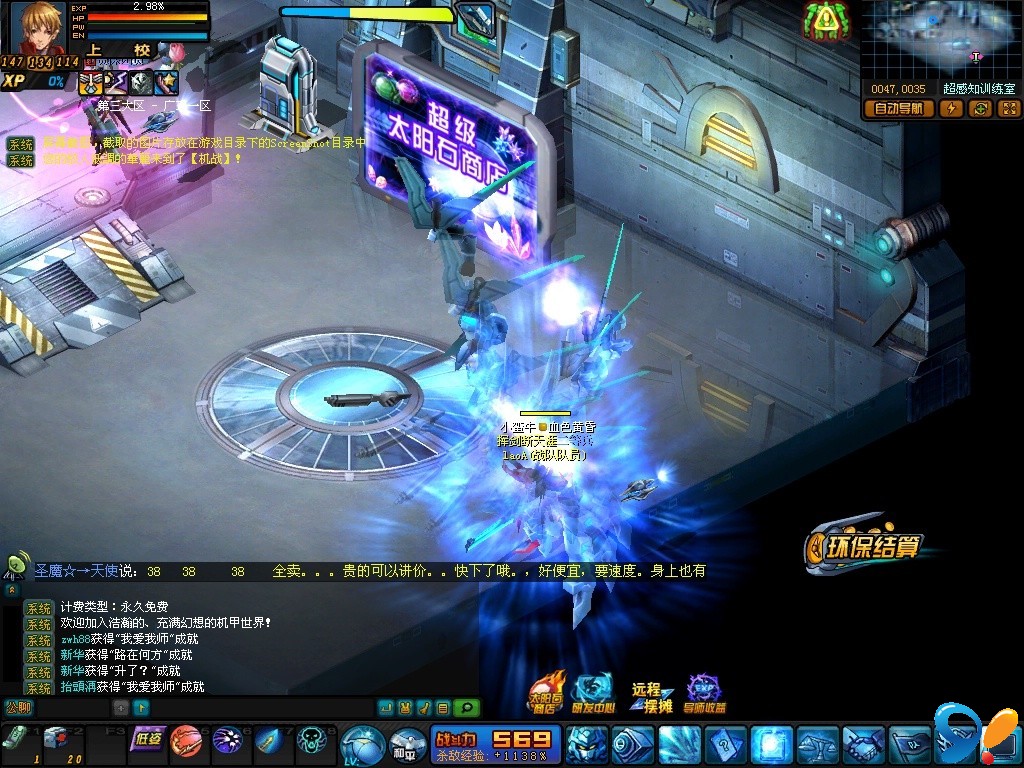Screen dimensions: 1024x768
Task: Open the 远程摆摊 remote stall button
Action: tap(651, 696)
